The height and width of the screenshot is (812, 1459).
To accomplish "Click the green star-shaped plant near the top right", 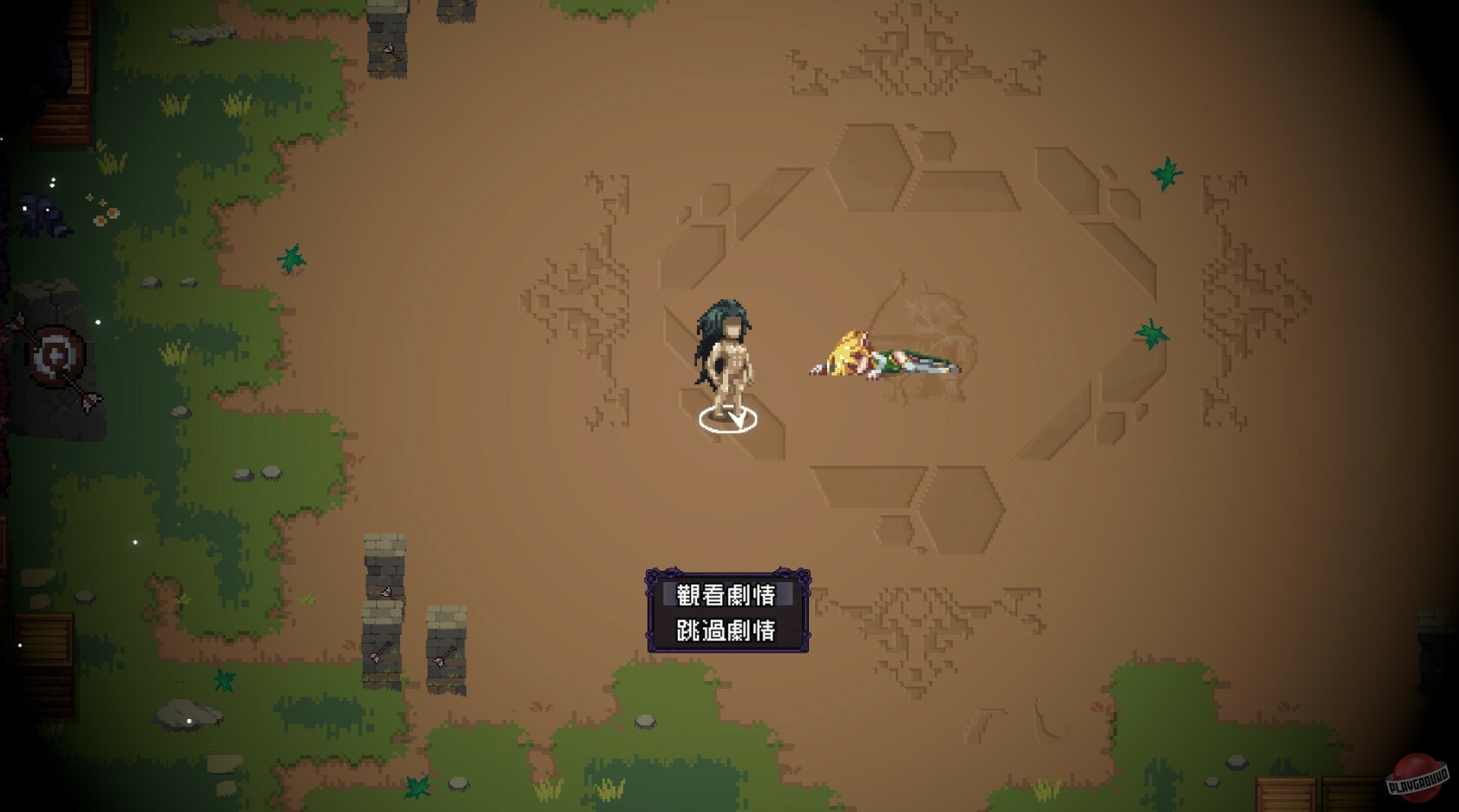I will click(x=1167, y=172).
